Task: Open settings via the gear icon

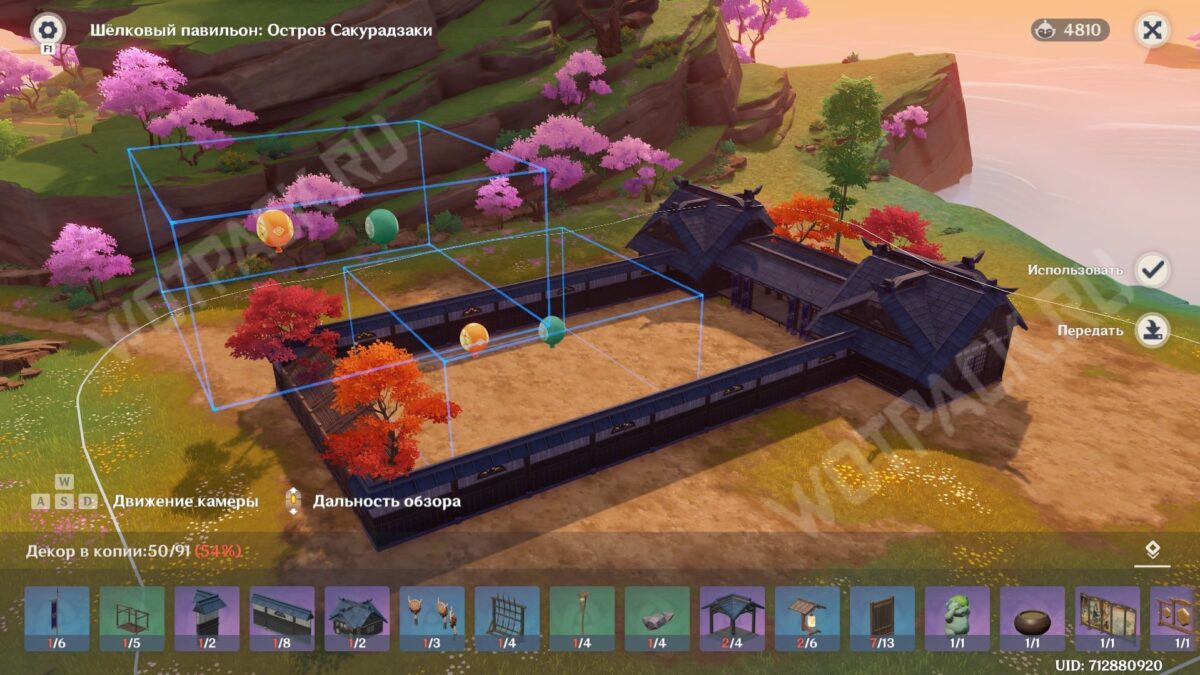Action: pyautogui.click(x=47, y=29)
